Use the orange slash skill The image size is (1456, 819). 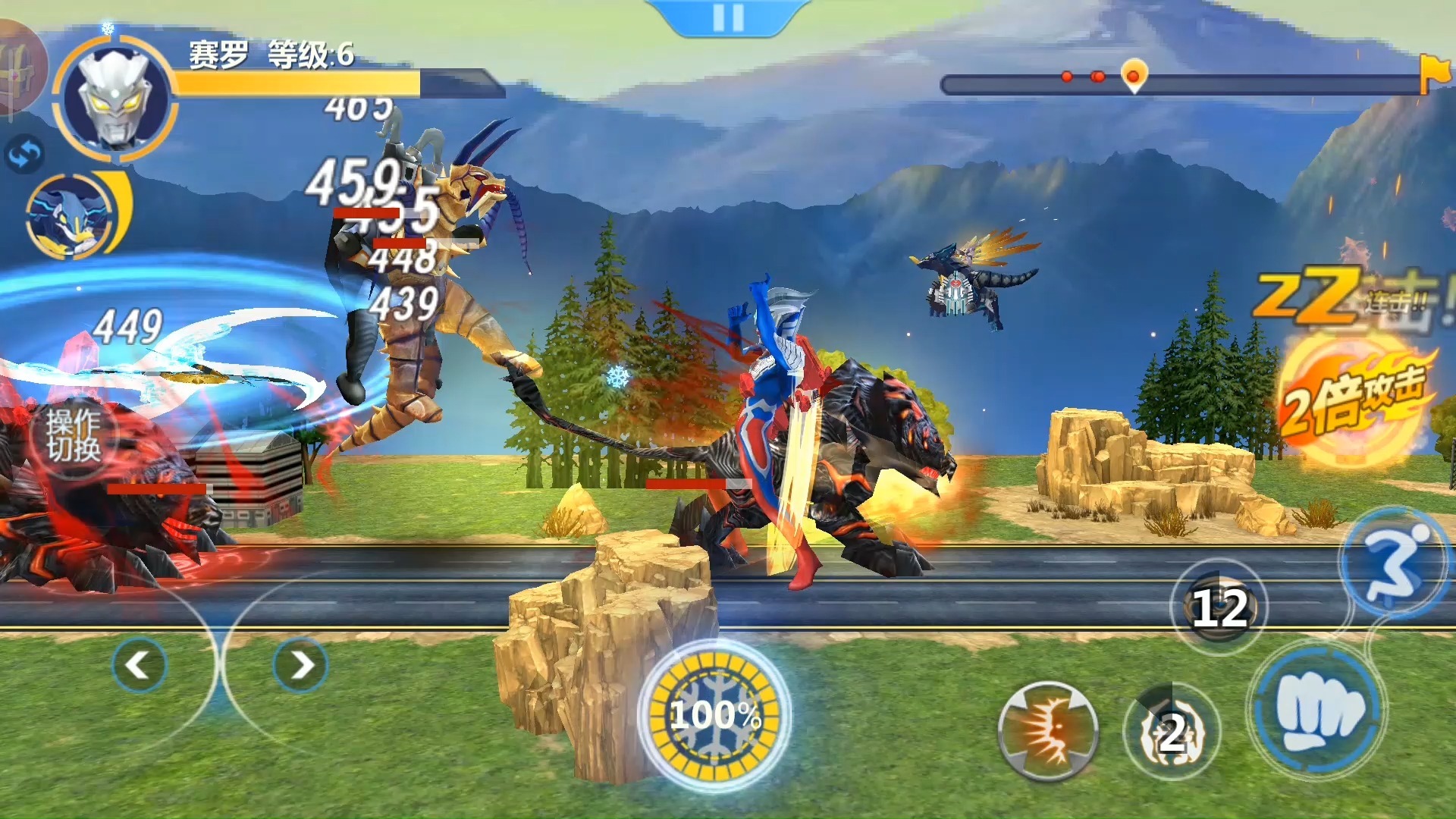tap(1048, 730)
